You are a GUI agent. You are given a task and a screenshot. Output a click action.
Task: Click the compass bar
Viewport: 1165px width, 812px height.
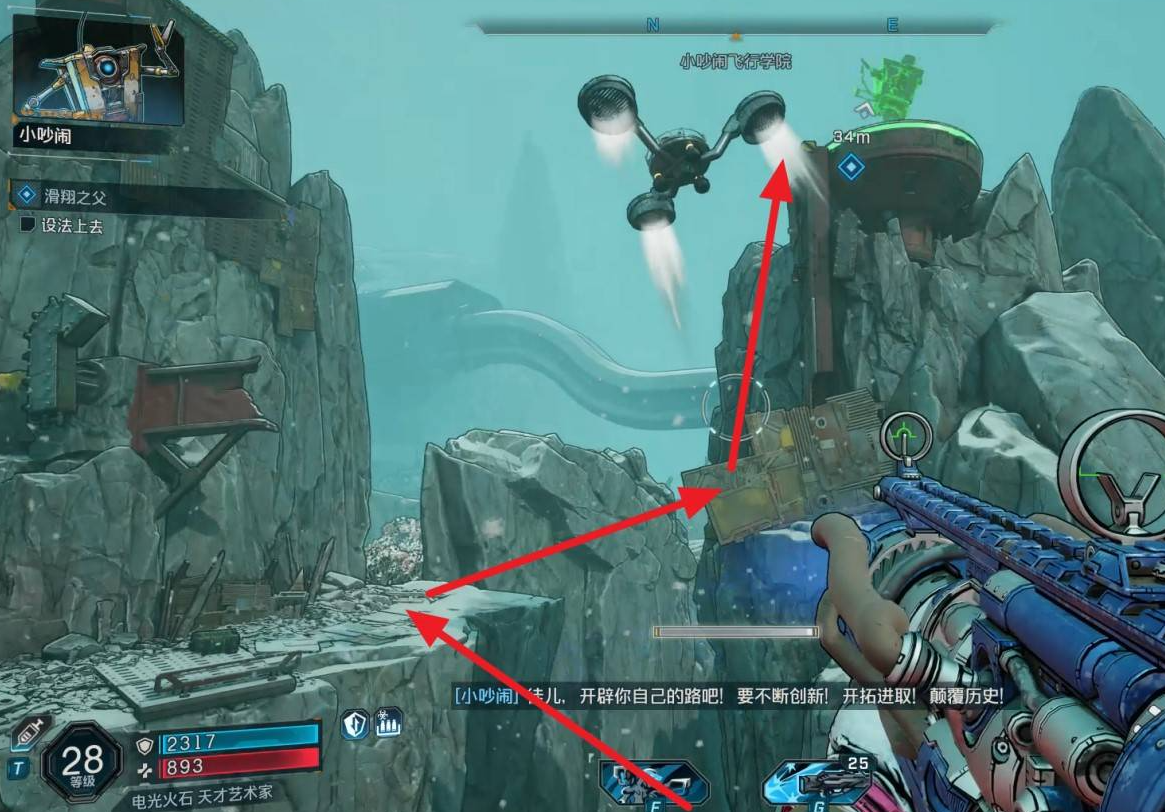coord(736,26)
